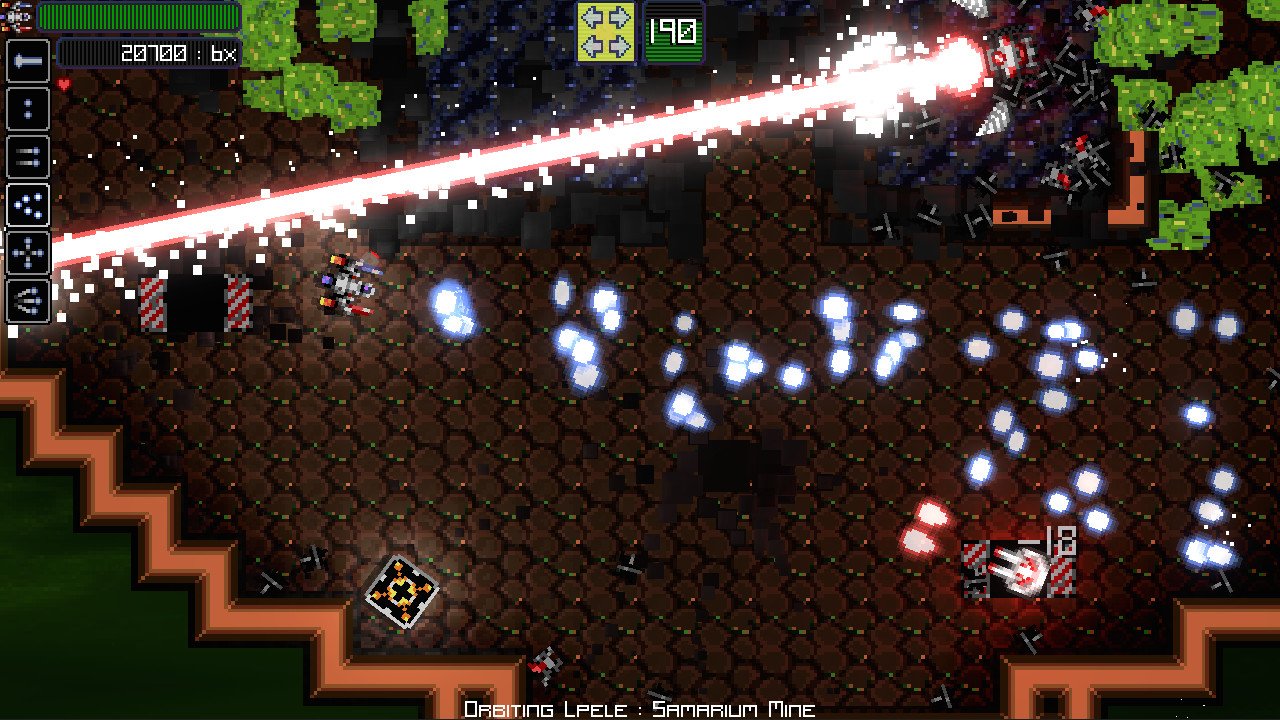Select the cross-pattern weapon icon
1280x720 pixels.
pos(27,252)
